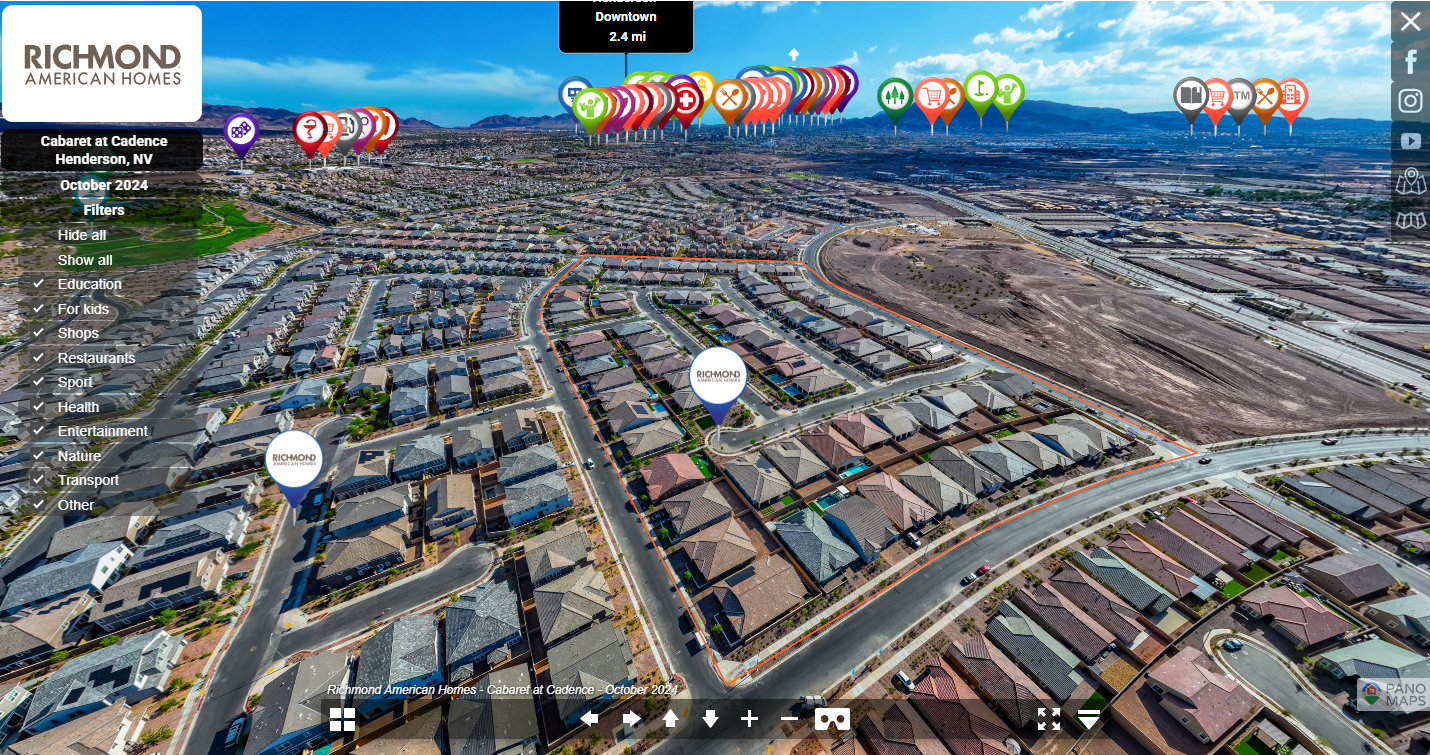This screenshot has width=1430, height=755.
Task: Toggle the Restaurants filter entry
Action: (x=95, y=358)
